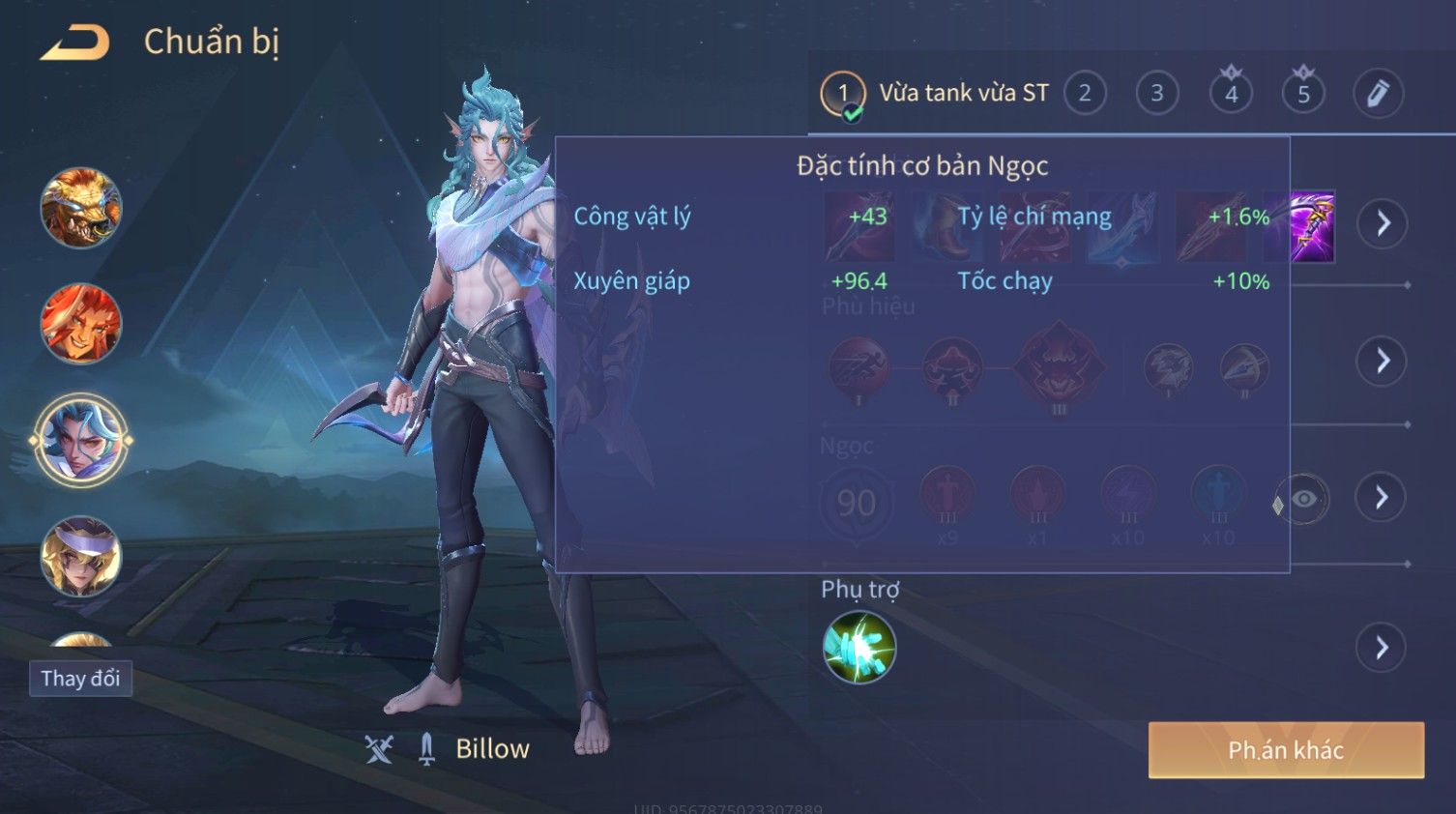The height and width of the screenshot is (814, 1456).
Task: Open the equipment row arrow
Action: [x=1383, y=224]
